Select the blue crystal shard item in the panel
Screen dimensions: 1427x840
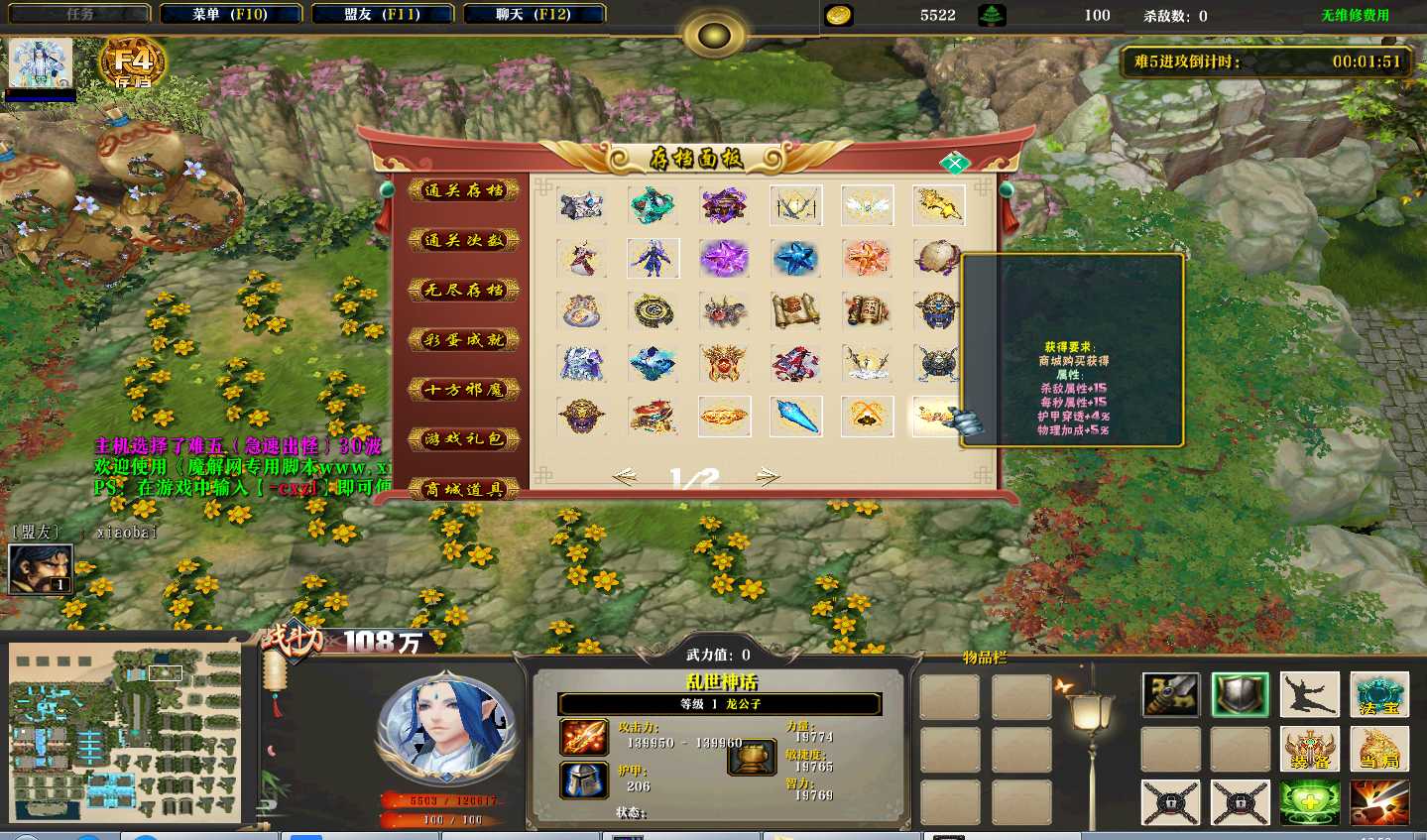pyautogui.click(x=795, y=417)
